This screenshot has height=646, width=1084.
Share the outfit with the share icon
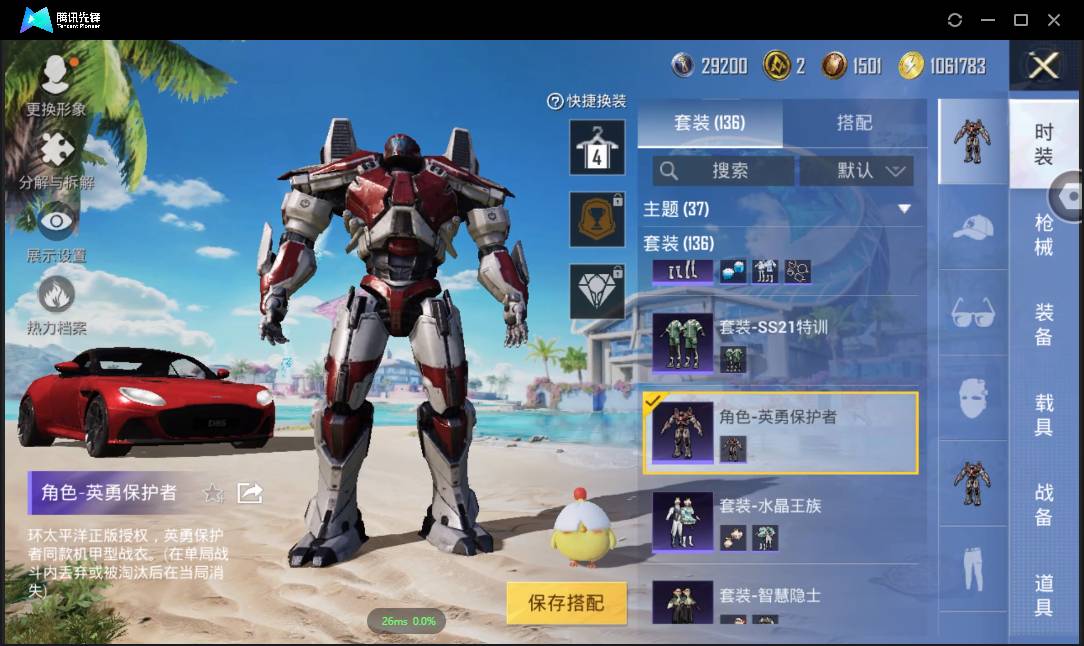[x=249, y=492]
